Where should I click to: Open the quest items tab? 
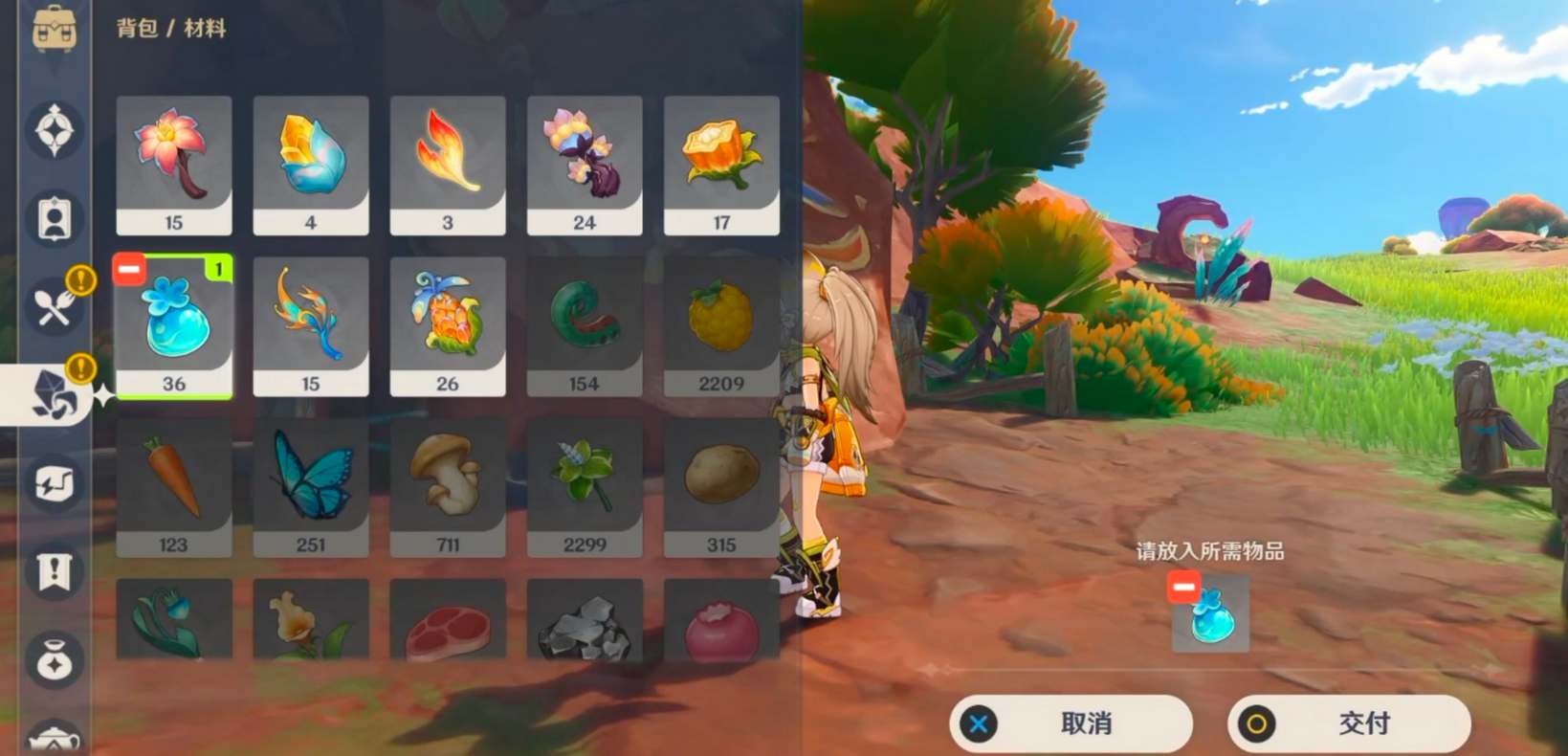[55, 571]
